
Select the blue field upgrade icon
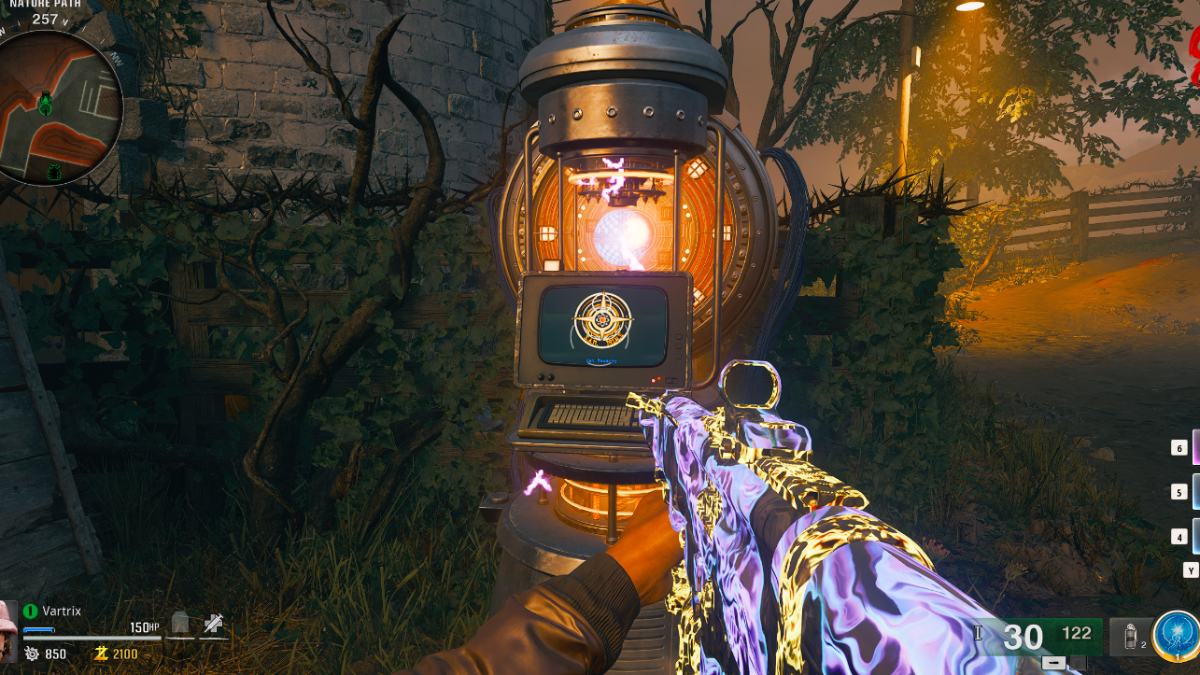click(1174, 636)
